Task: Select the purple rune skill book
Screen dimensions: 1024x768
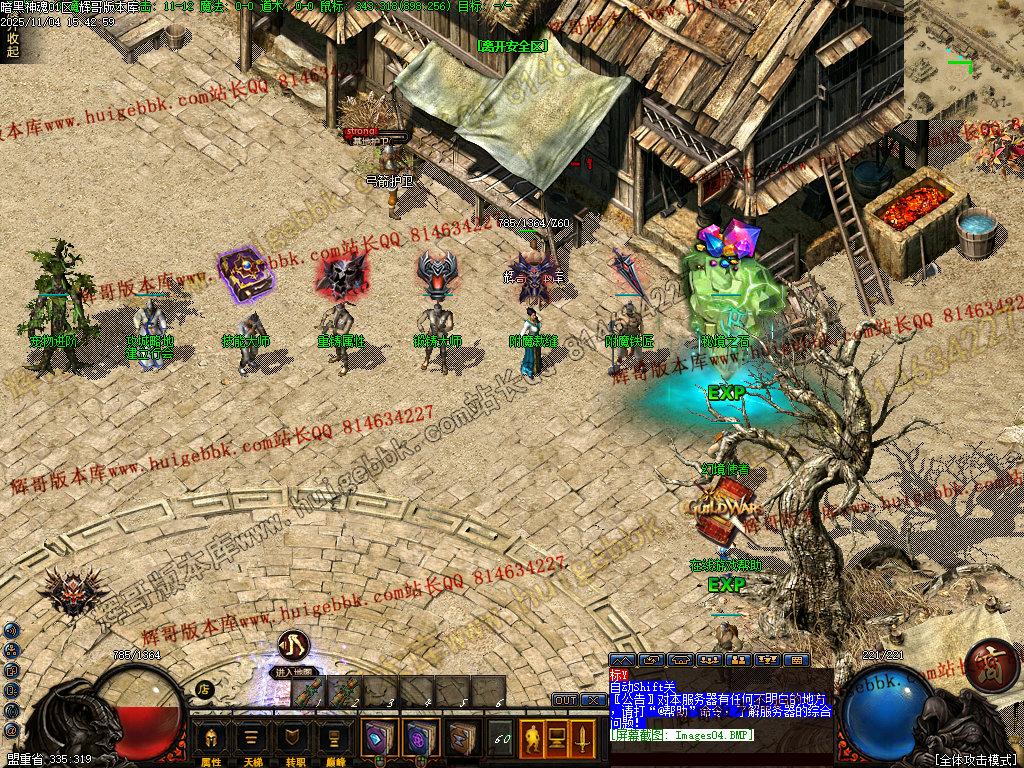Action: click(x=420, y=739)
